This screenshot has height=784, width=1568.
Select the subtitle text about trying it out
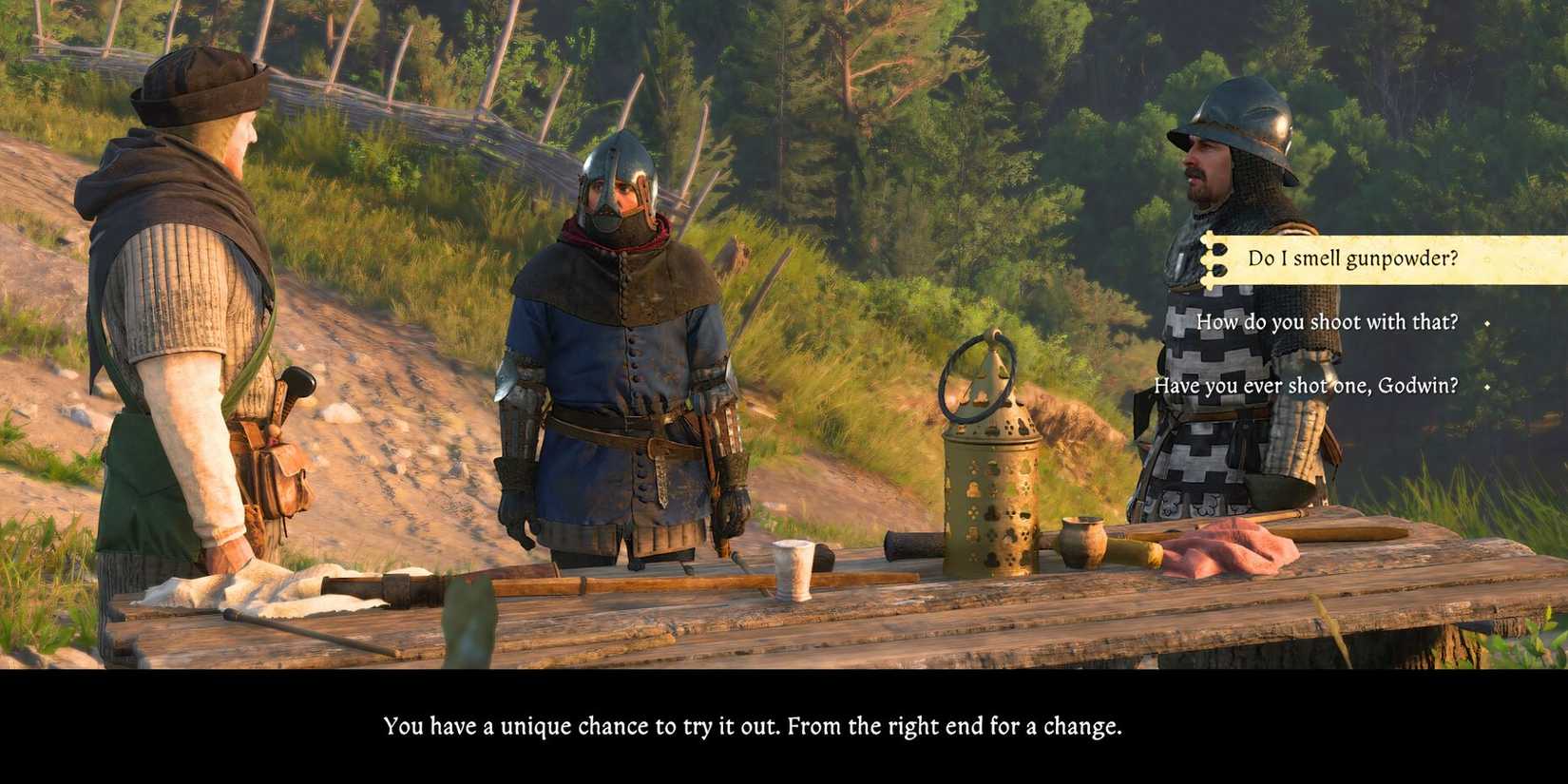[x=751, y=727]
